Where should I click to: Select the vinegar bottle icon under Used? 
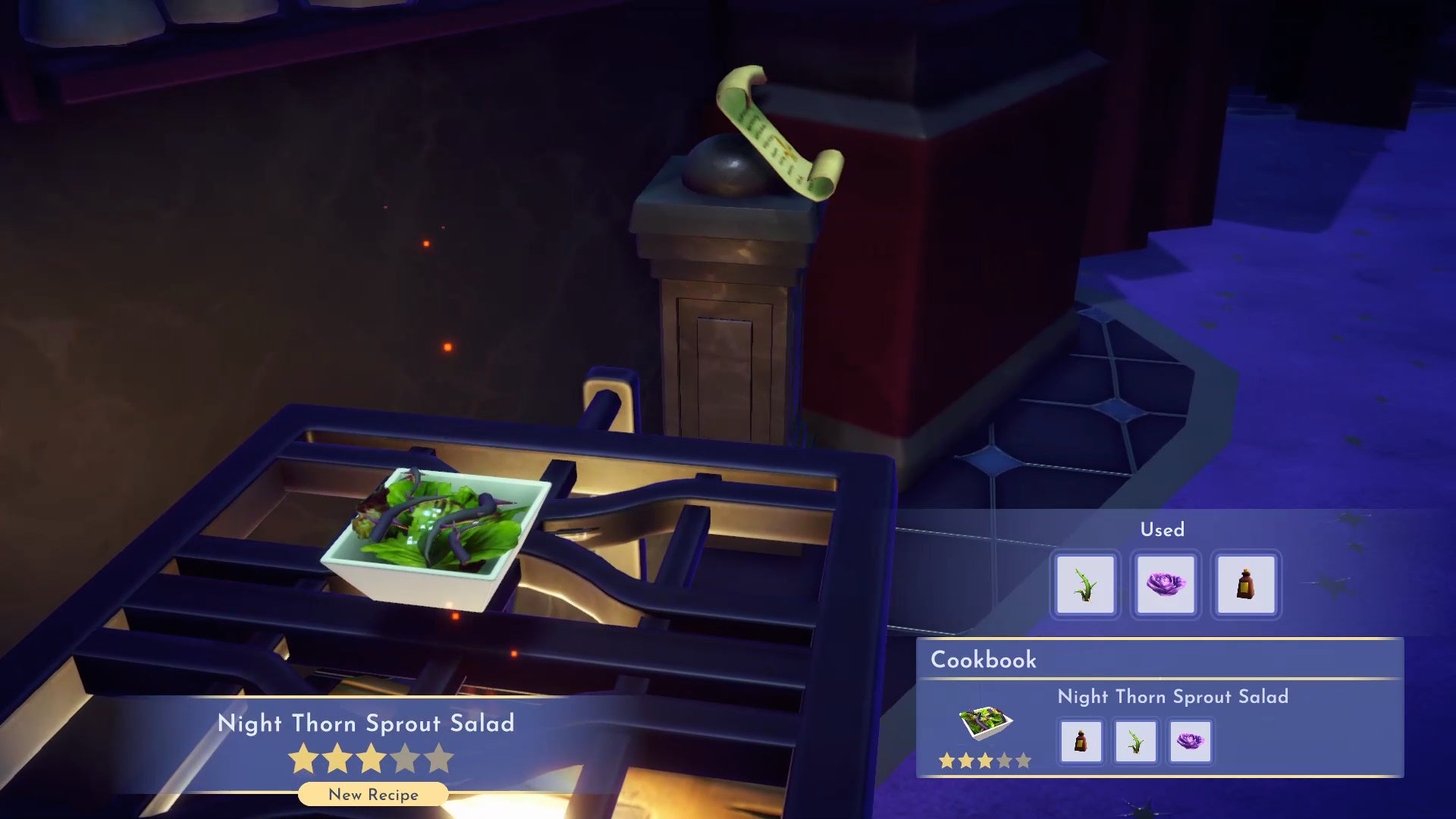(1246, 584)
